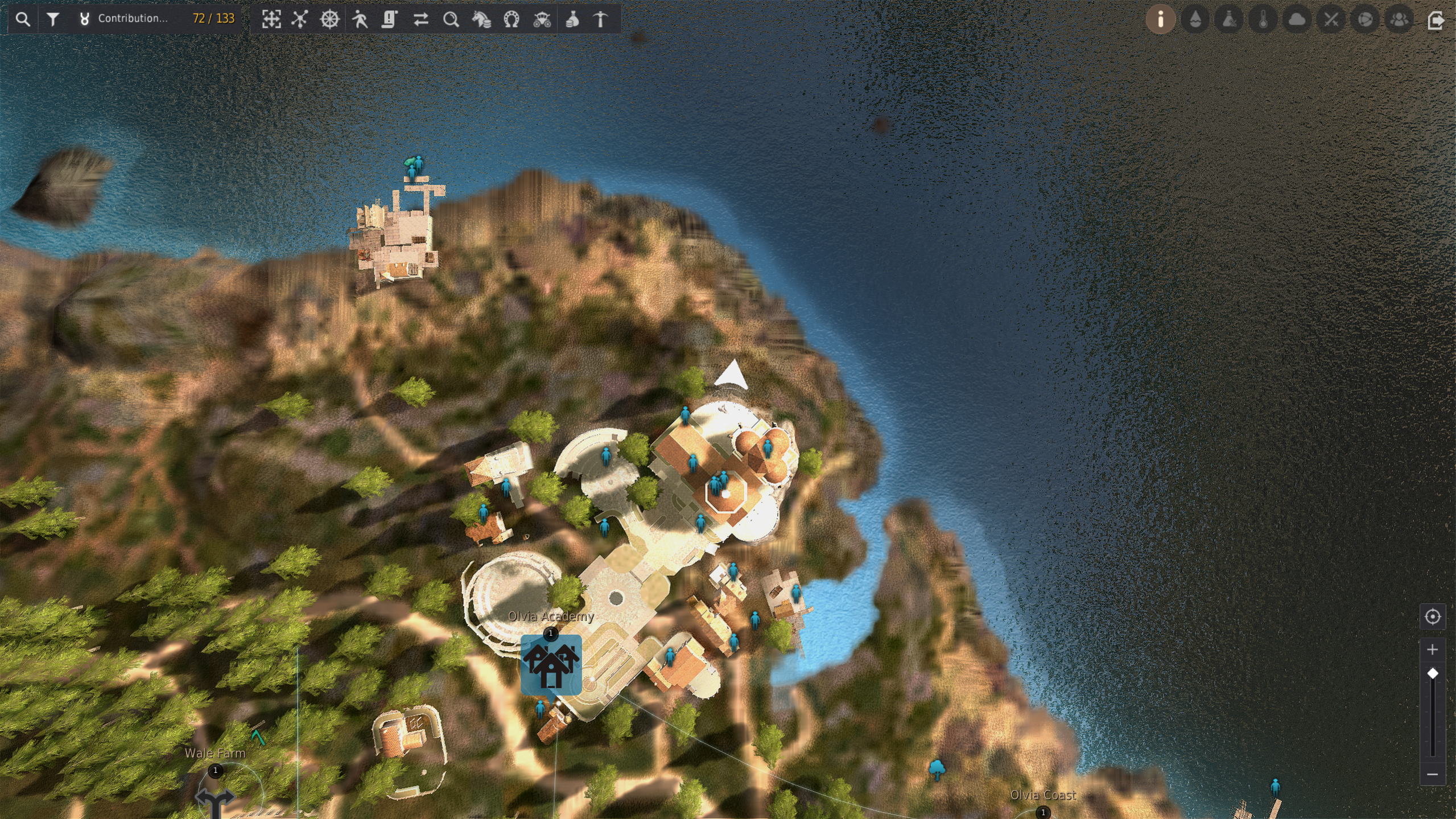This screenshot has height=819, width=1456.
Task: Open the map filter funnel
Action: (x=53, y=19)
